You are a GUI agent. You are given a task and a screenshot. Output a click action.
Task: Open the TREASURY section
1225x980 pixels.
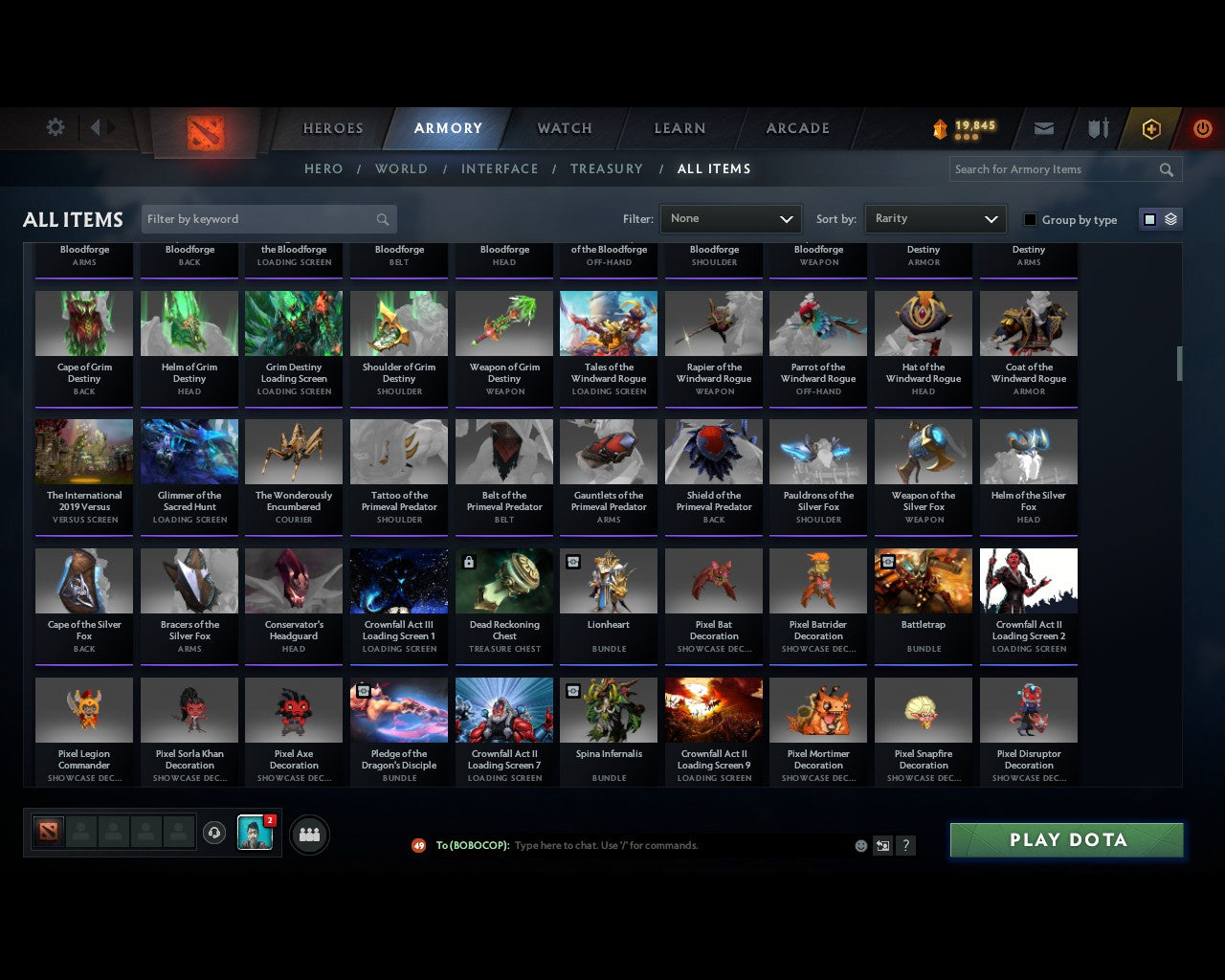607,168
